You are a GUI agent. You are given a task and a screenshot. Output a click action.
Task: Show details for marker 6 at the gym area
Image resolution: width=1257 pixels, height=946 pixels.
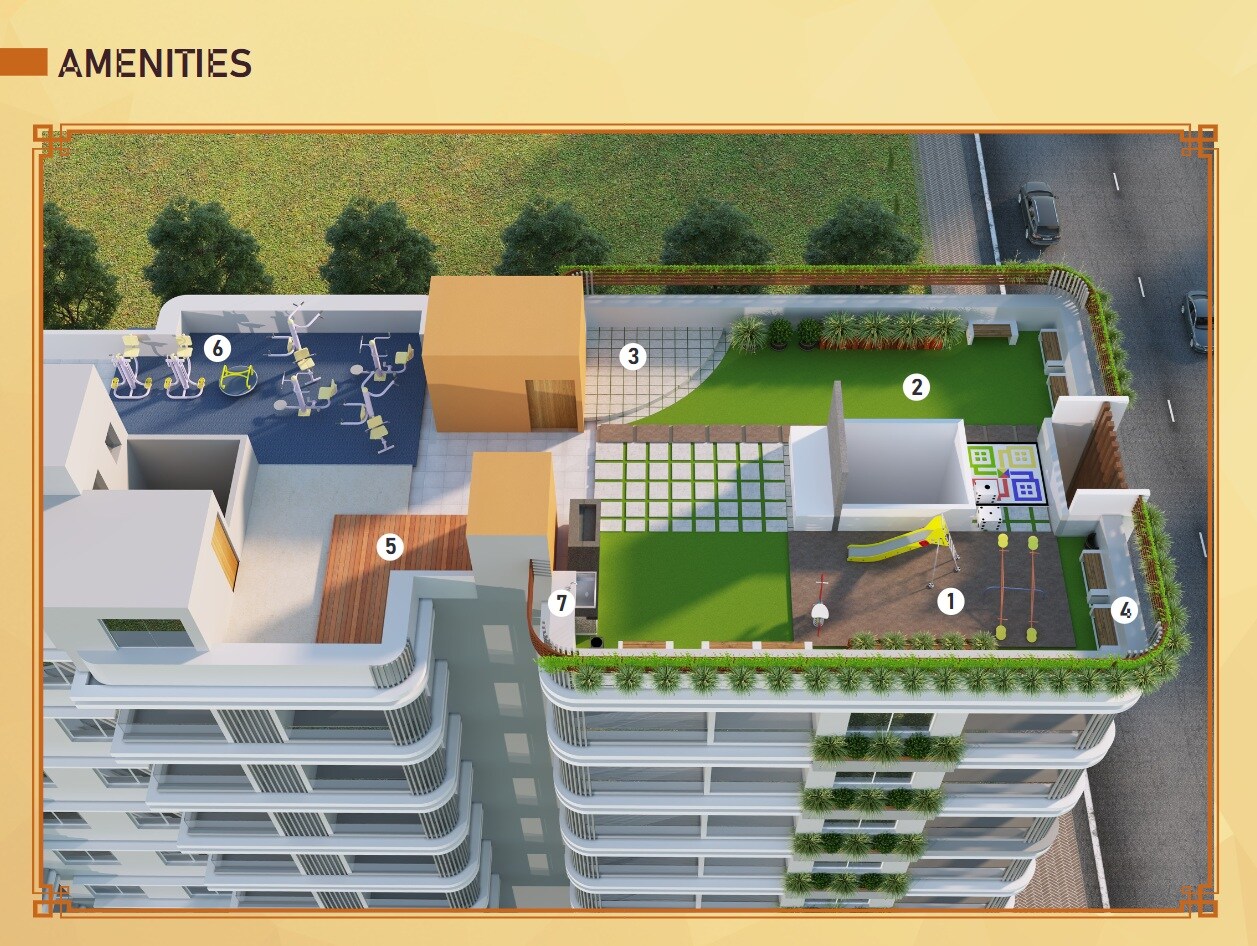click(217, 348)
